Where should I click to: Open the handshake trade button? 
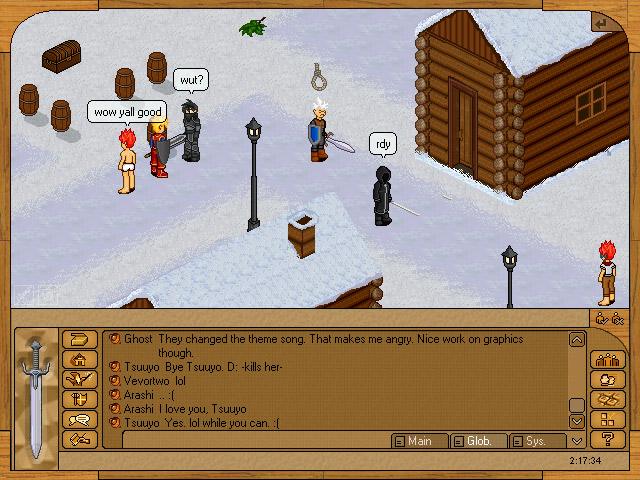point(79,438)
